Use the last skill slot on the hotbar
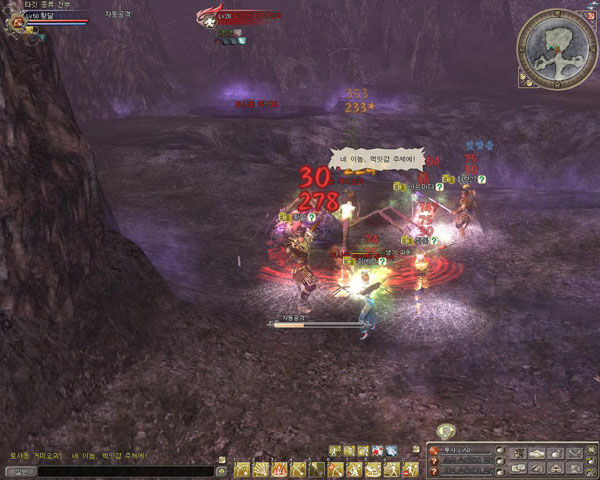 (411, 469)
